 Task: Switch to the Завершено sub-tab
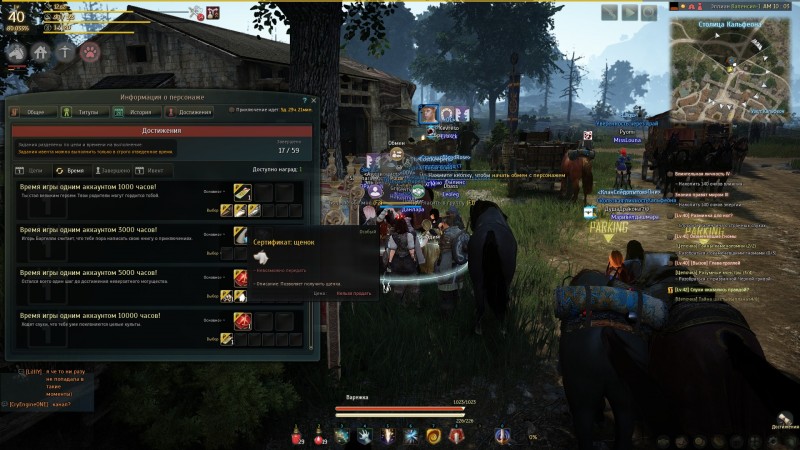coord(110,171)
